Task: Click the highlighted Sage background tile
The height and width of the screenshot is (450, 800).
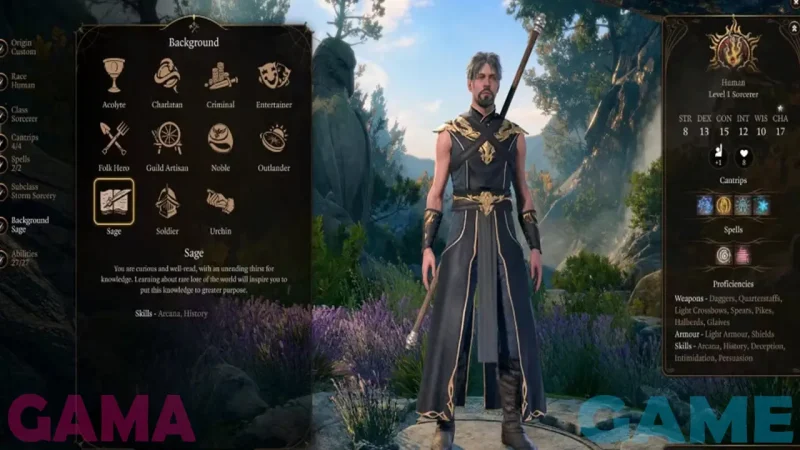Action: pos(113,201)
